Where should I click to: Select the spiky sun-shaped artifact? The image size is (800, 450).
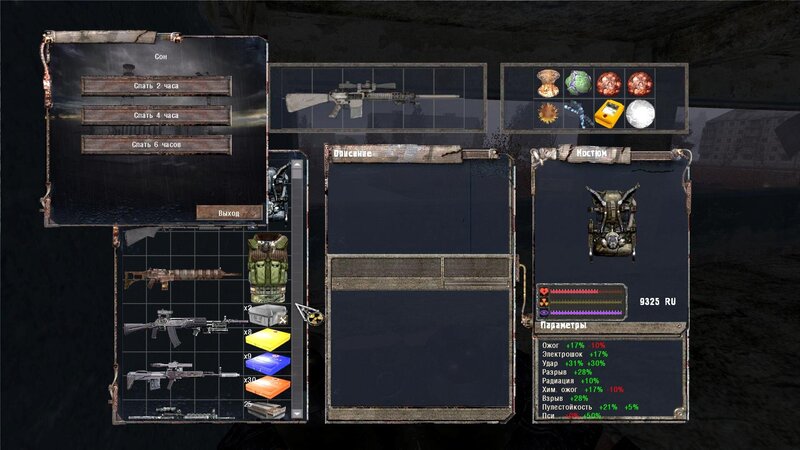547,114
